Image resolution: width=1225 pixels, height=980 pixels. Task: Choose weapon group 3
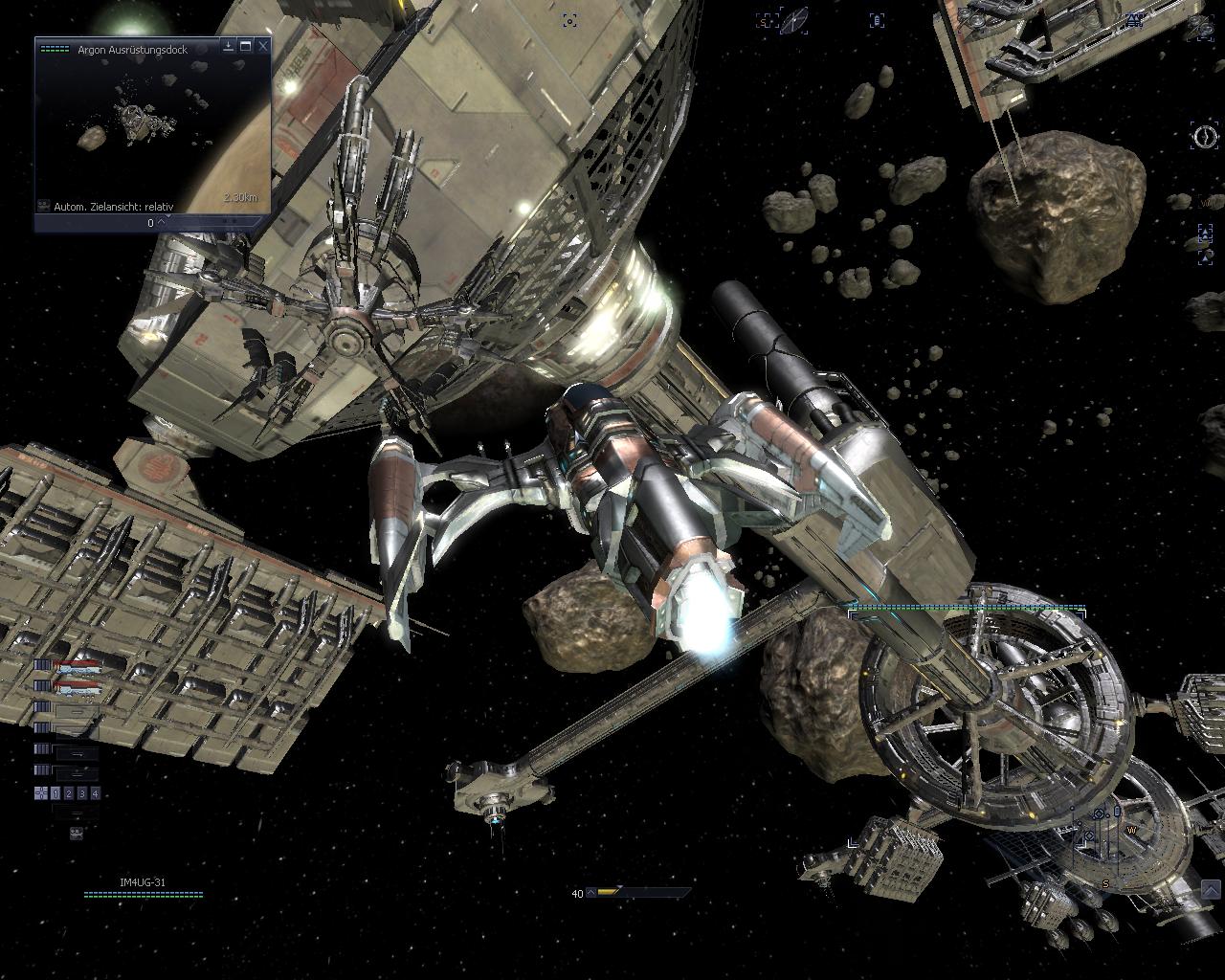(x=81, y=793)
